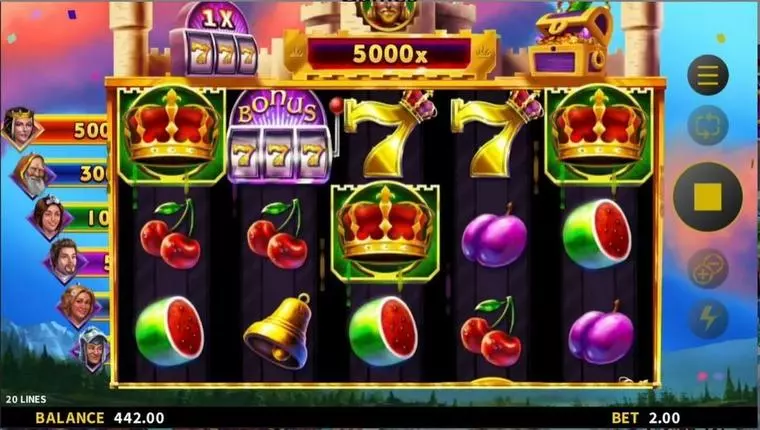760x430 pixels.
Task: Toggle the lightning bolt turbo spin
Action: (x=707, y=318)
